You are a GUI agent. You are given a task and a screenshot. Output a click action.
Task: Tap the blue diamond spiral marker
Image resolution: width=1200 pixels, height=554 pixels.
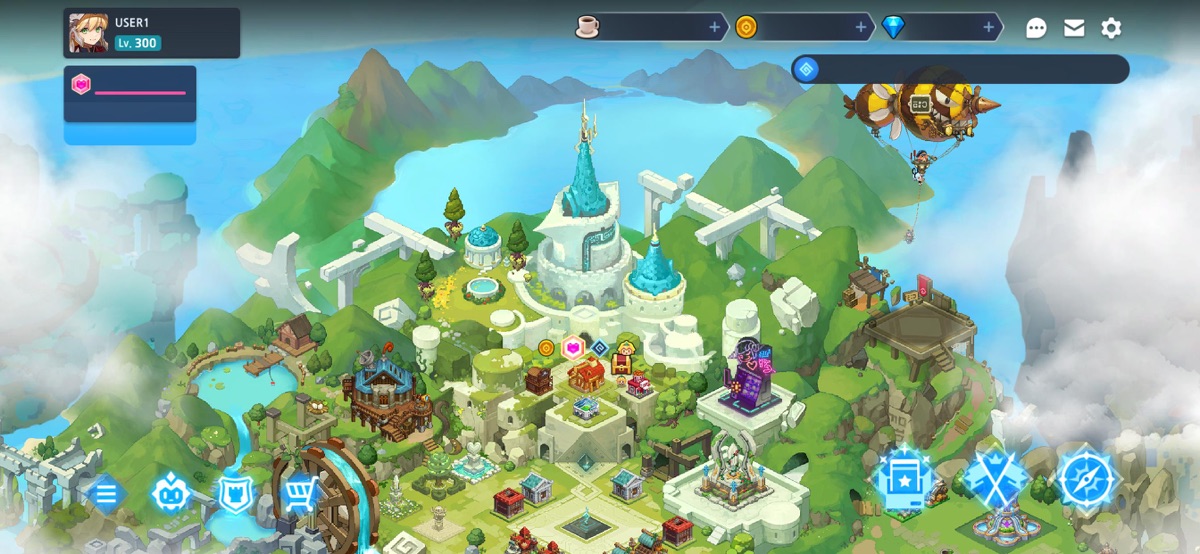coord(599,347)
